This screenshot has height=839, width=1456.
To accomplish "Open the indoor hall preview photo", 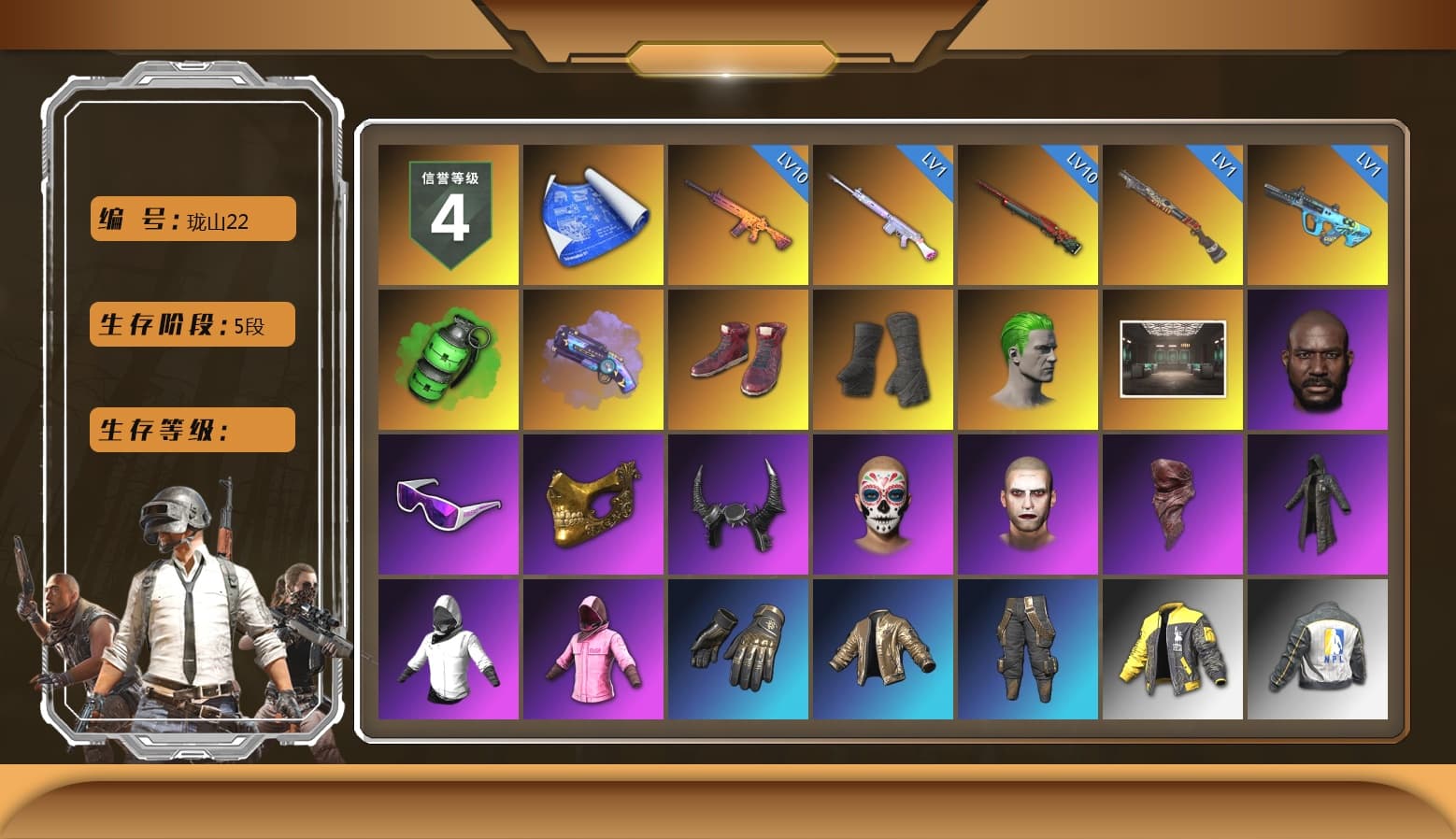I will (x=1173, y=358).
